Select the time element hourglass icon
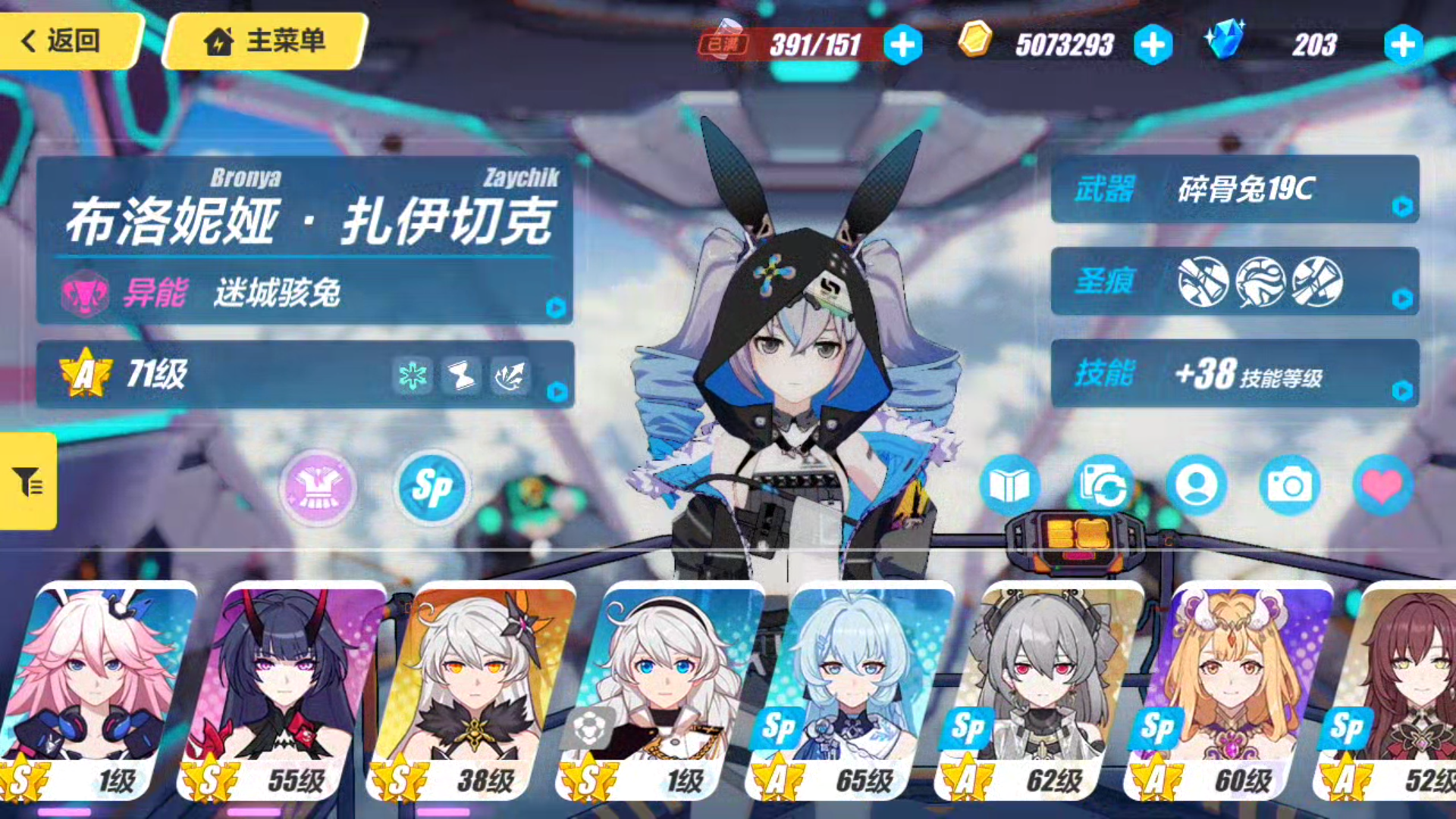This screenshot has height=819, width=1456. pyautogui.click(x=460, y=377)
